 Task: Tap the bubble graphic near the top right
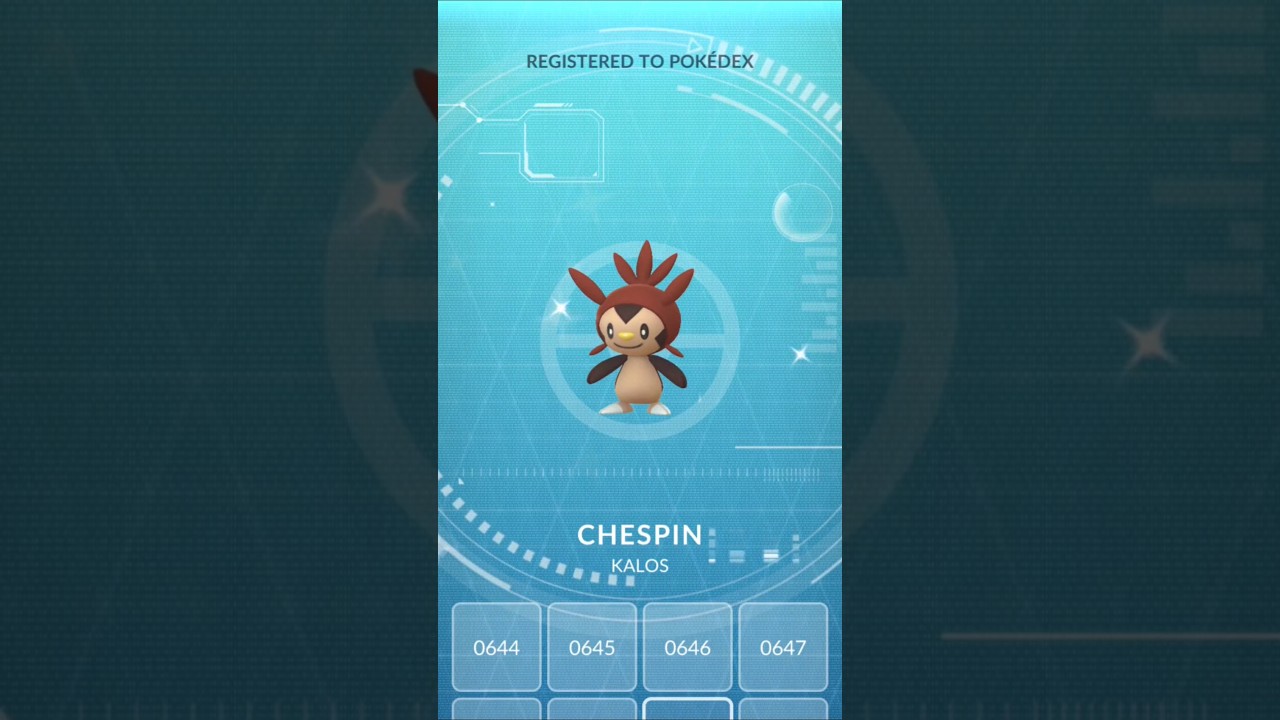coord(806,213)
